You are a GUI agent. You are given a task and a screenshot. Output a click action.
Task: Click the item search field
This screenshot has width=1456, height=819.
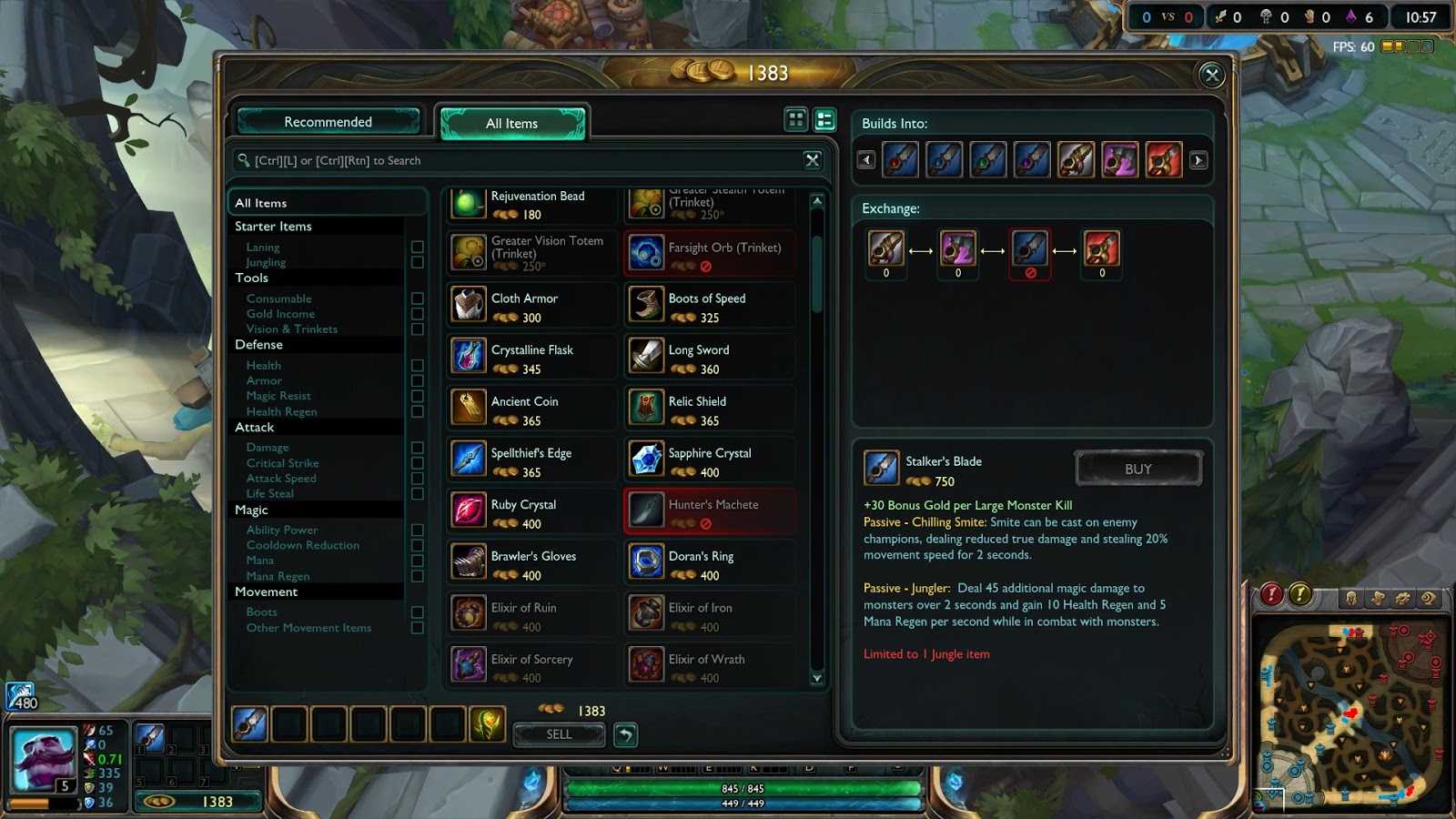pos(519,161)
